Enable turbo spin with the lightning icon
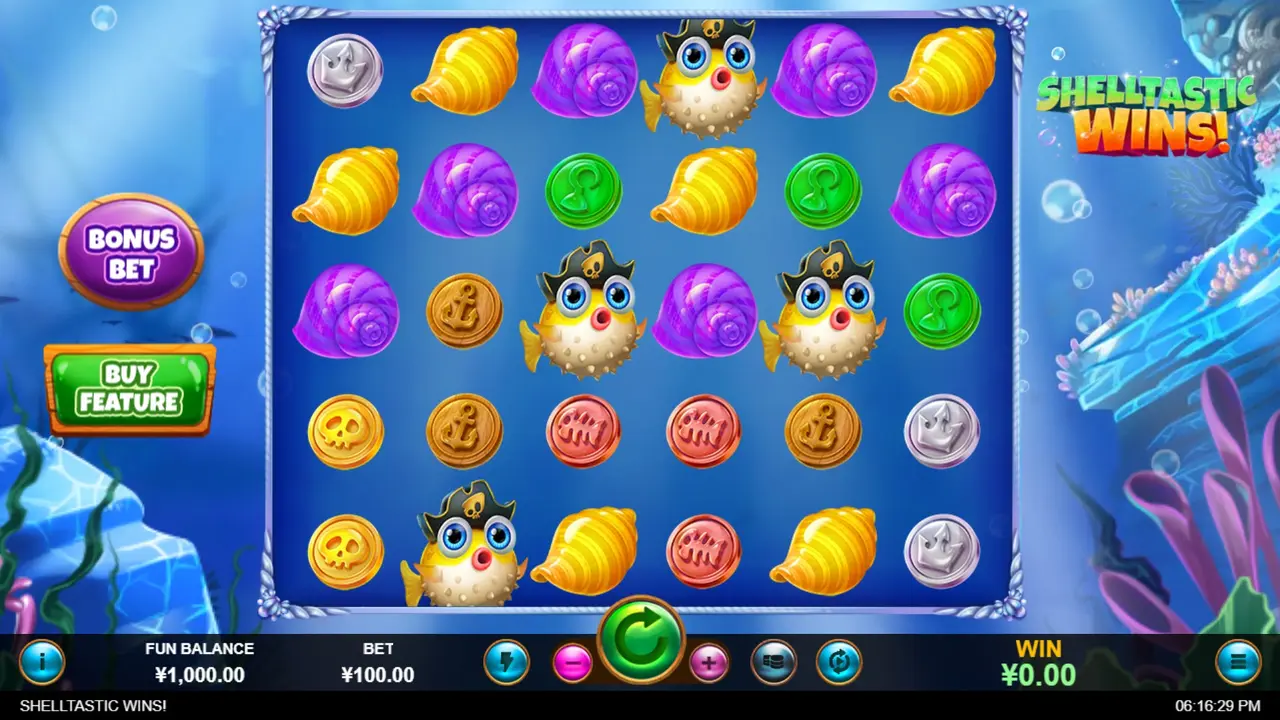The image size is (1280, 720). 507,661
